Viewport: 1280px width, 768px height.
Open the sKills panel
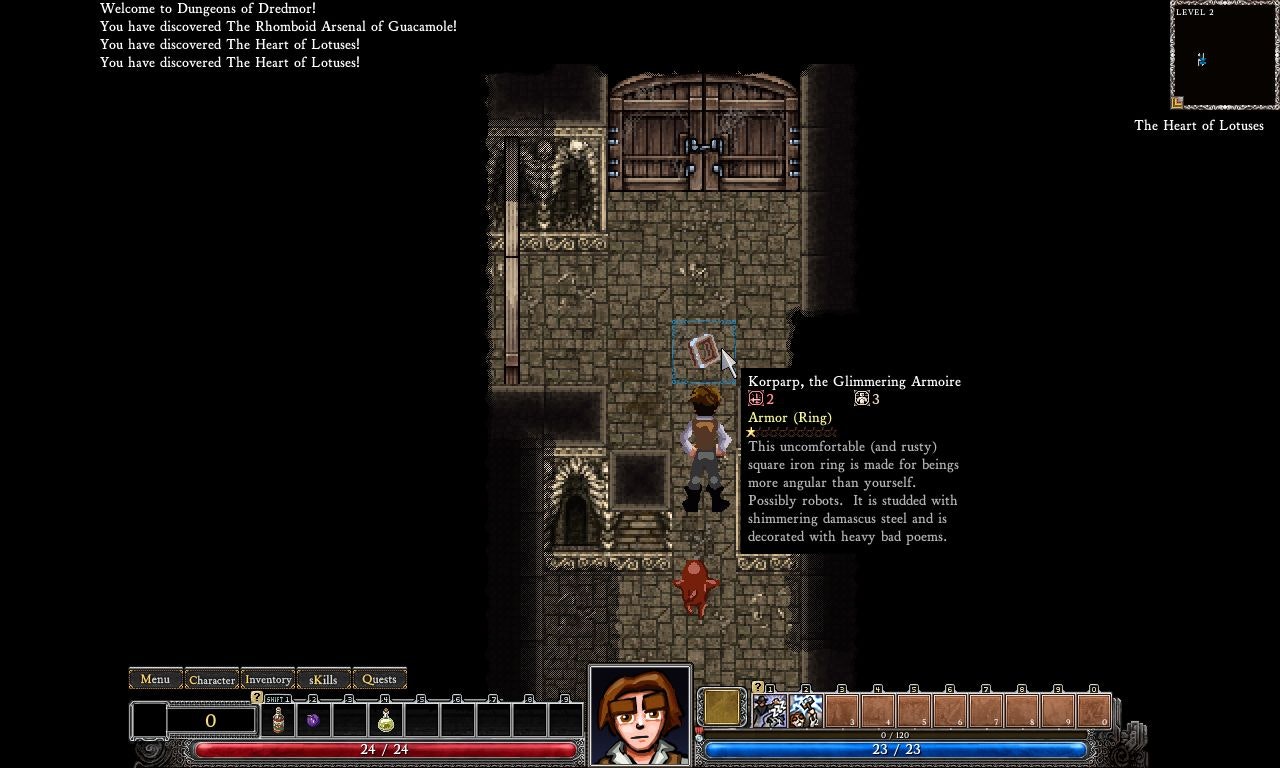(x=322, y=679)
